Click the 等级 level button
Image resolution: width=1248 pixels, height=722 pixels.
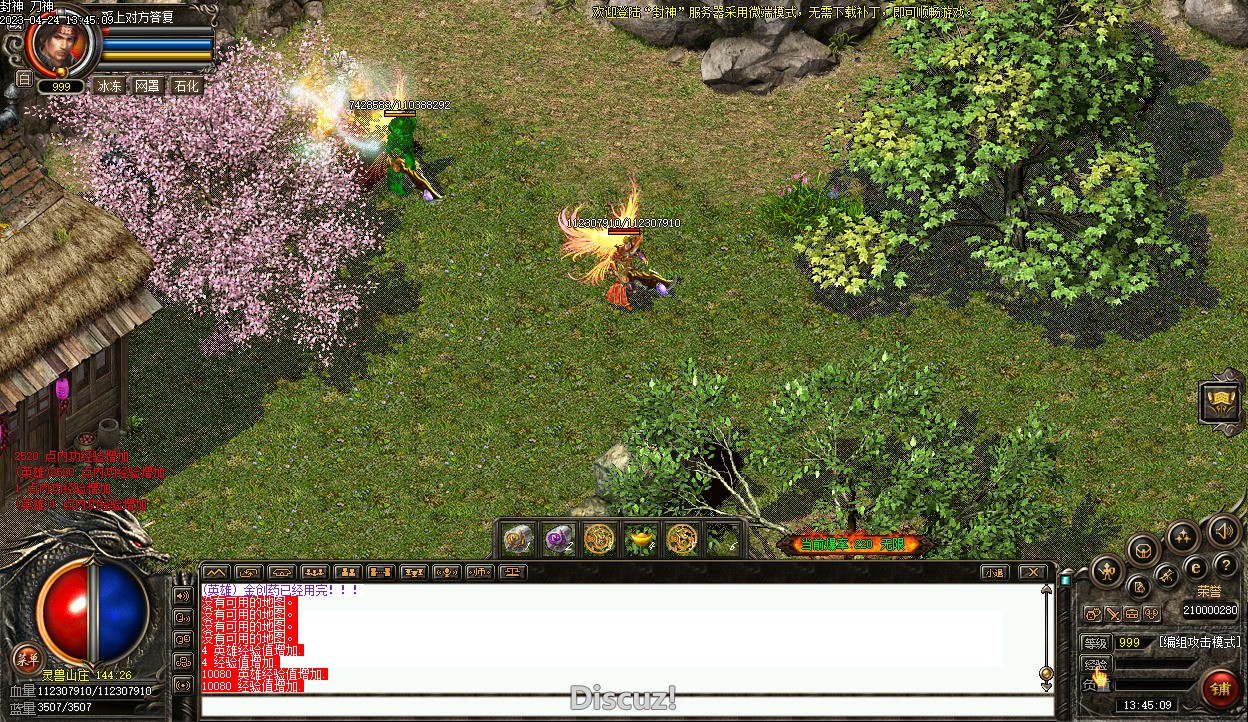pos(1096,643)
